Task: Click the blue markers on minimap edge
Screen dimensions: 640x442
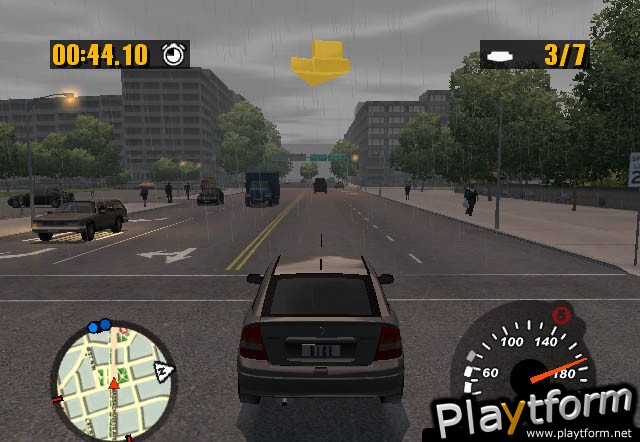Action: (99, 326)
